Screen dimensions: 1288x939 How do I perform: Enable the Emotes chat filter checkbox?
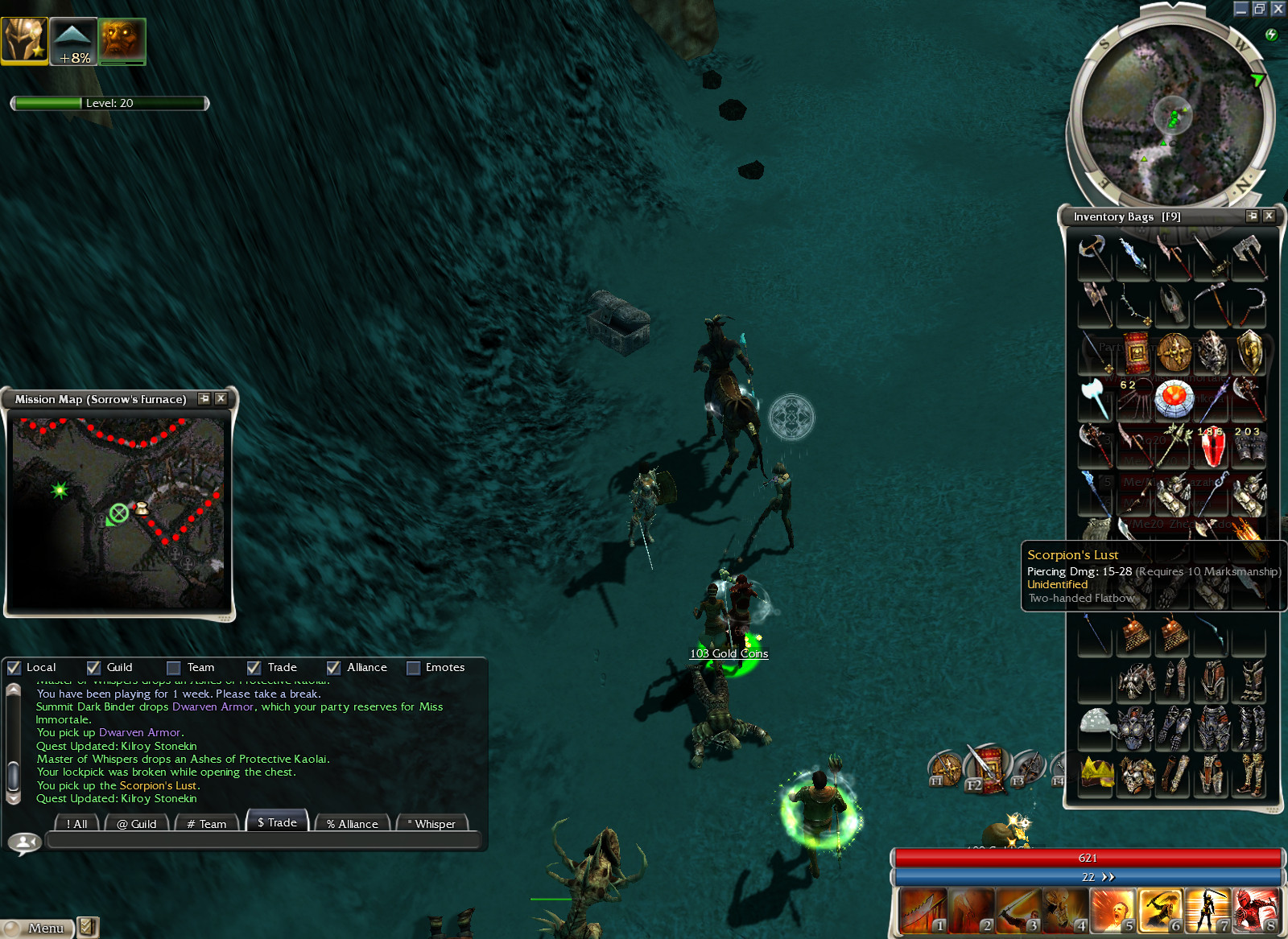(x=413, y=667)
